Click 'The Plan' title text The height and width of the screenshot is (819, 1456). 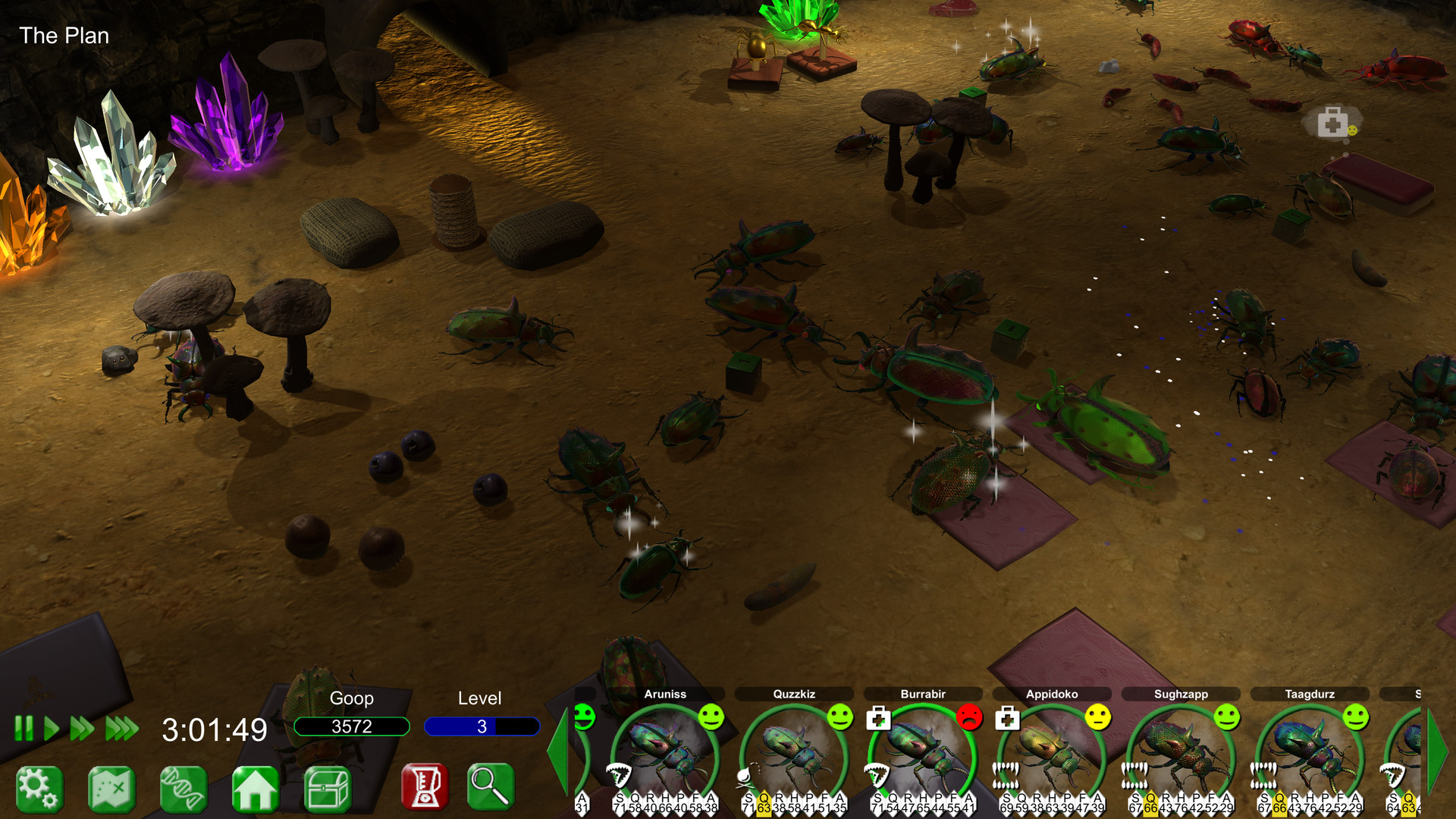coord(64,36)
